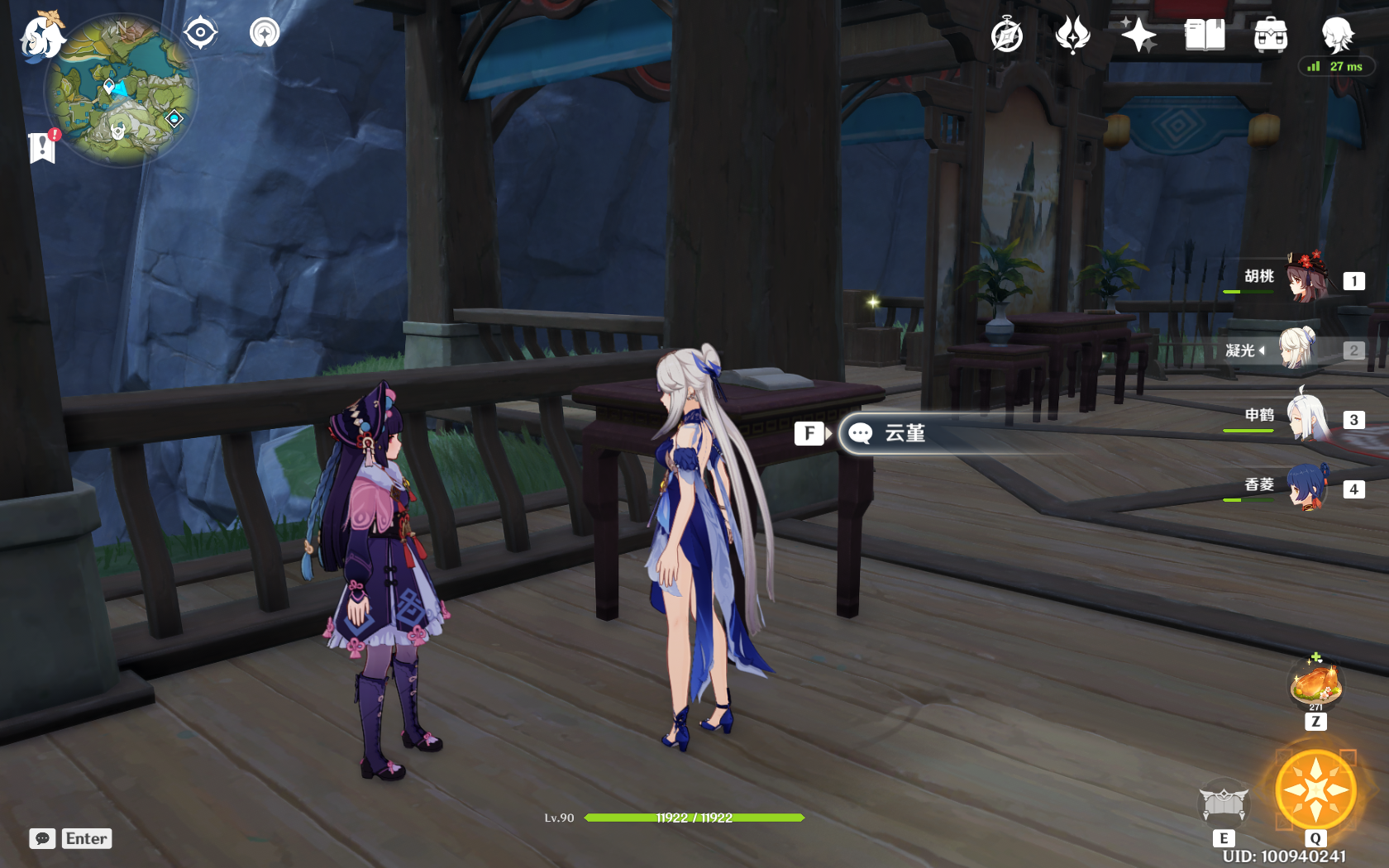Activate the glowing elemental burst icon
Image resolution: width=1389 pixels, height=868 pixels.
point(1315,790)
